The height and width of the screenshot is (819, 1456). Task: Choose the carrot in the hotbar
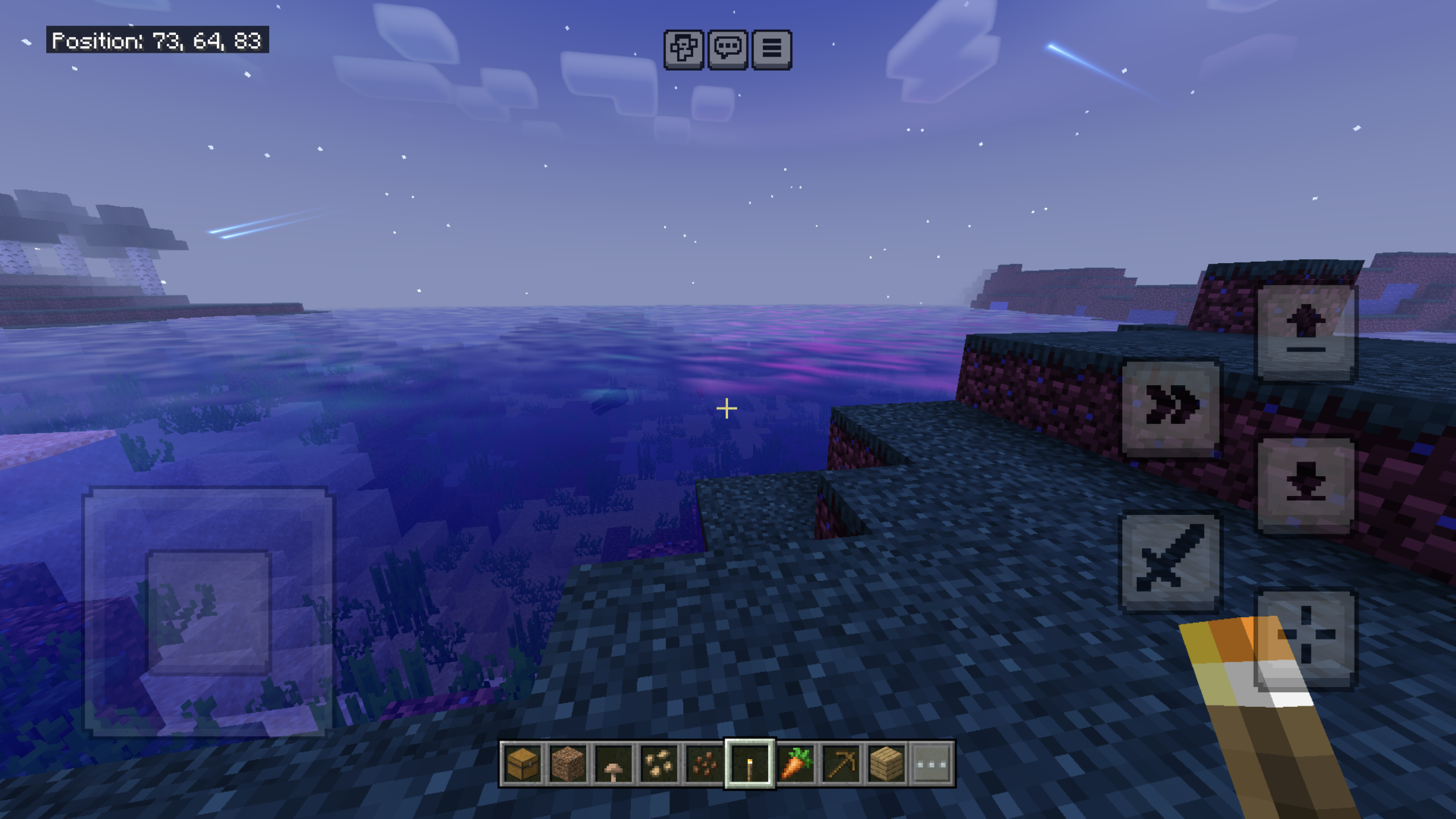[795, 764]
